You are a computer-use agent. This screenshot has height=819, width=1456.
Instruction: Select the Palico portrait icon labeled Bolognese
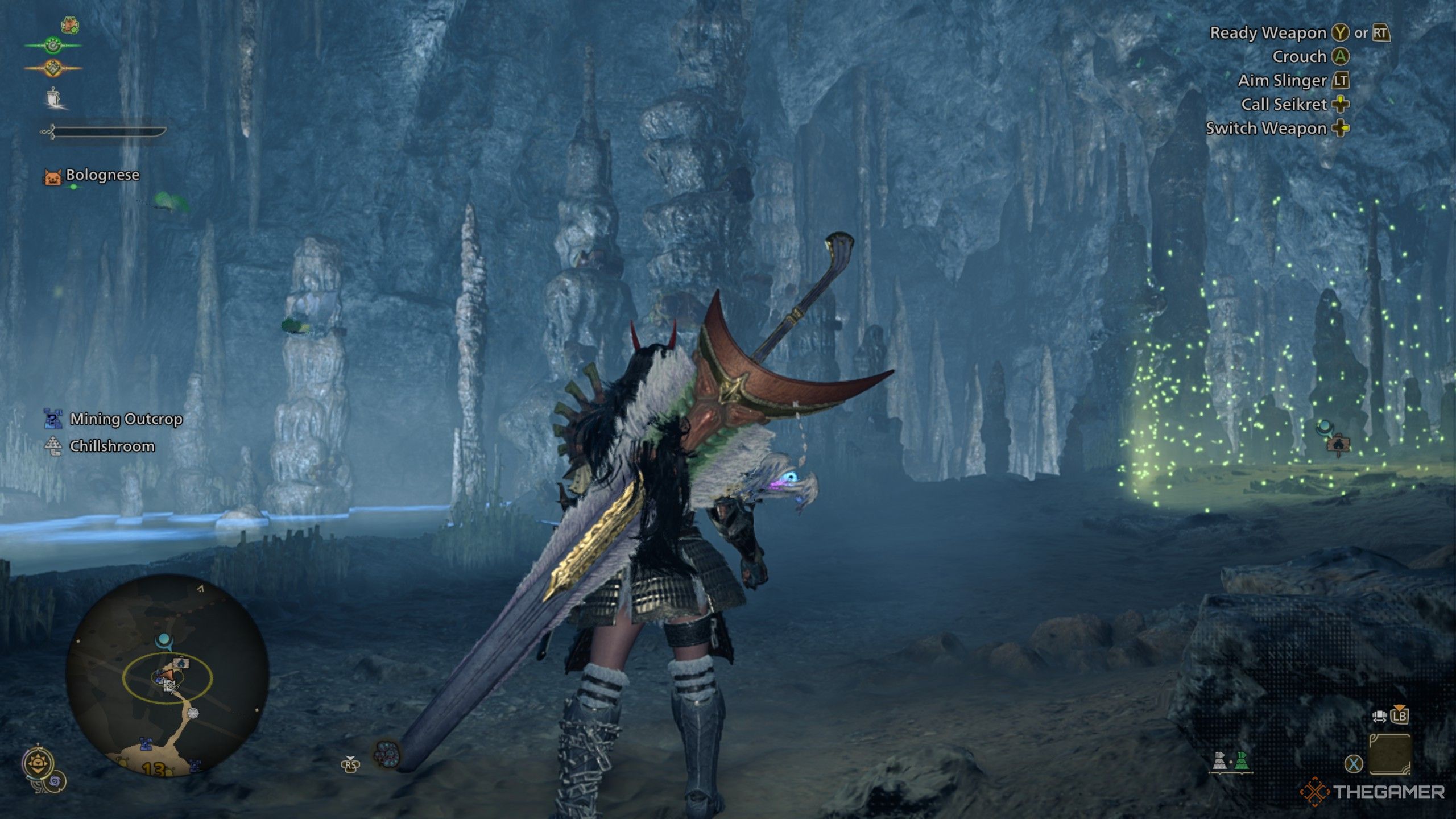tap(52, 176)
